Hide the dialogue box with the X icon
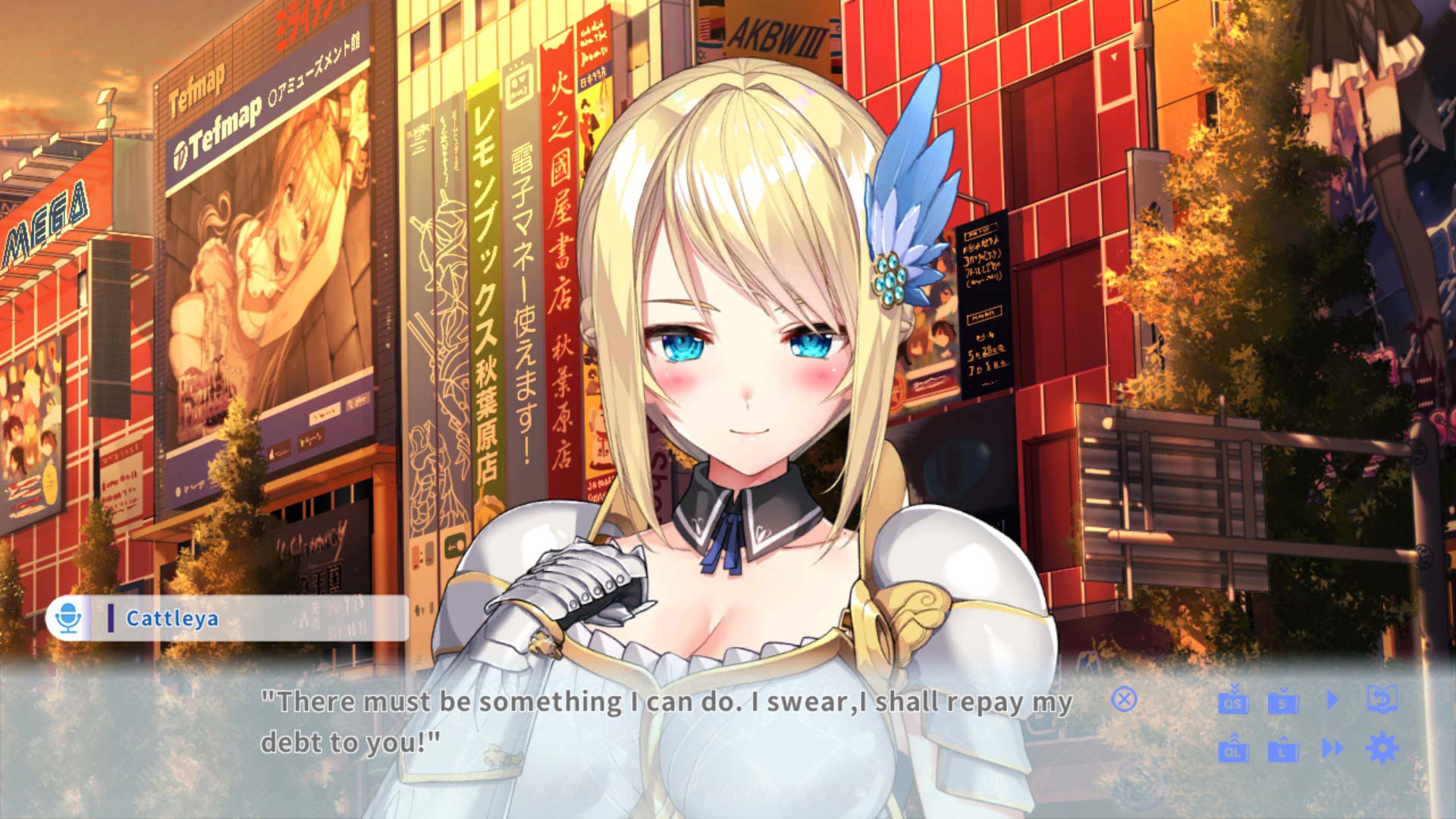The image size is (1456, 819). point(1124,699)
